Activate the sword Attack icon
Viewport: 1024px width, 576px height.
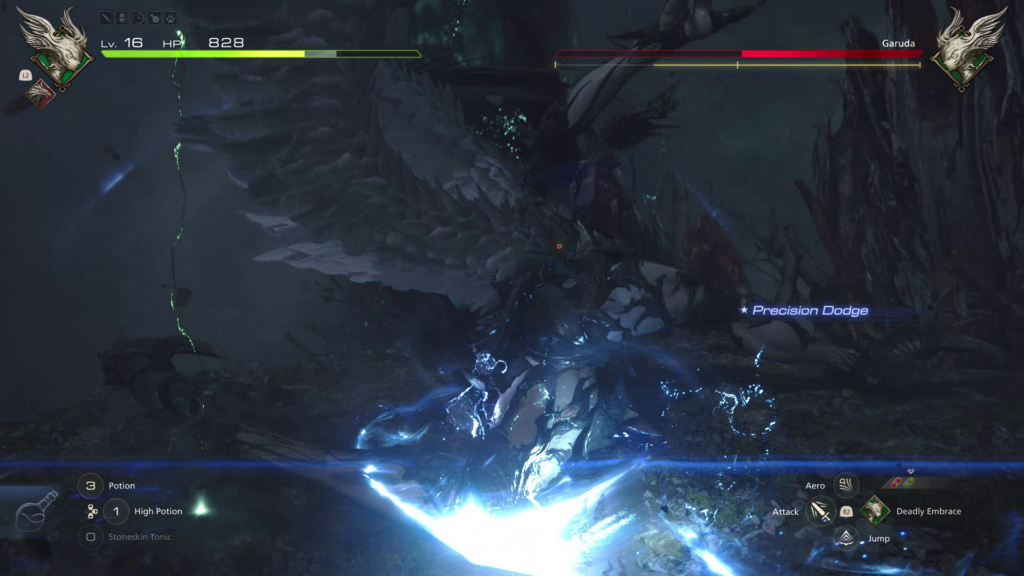(820, 511)
